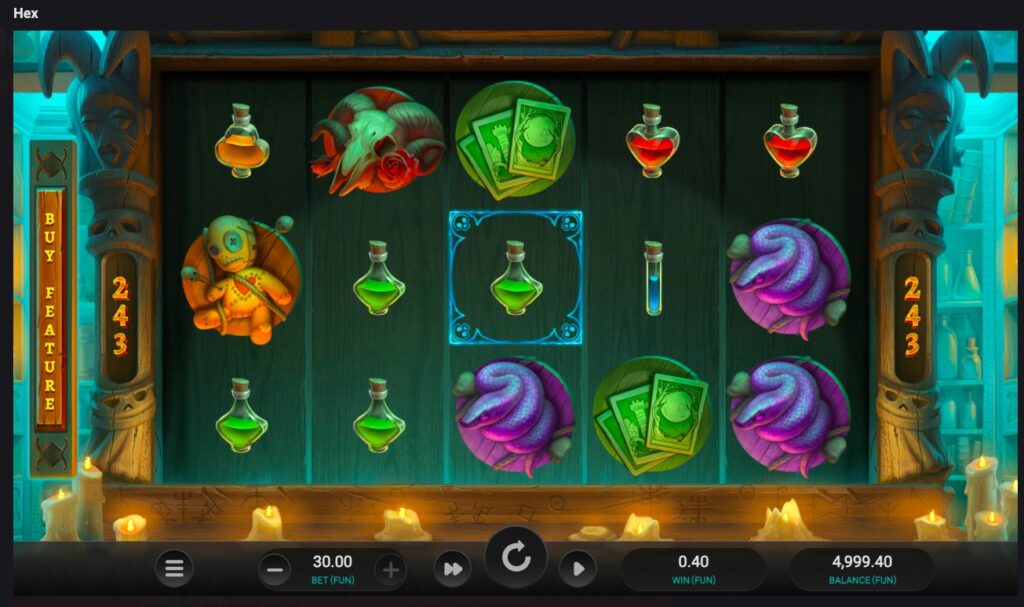Open the Buy Feature panel
Viewport: 1024px width, 607px height.
(50, 310)
